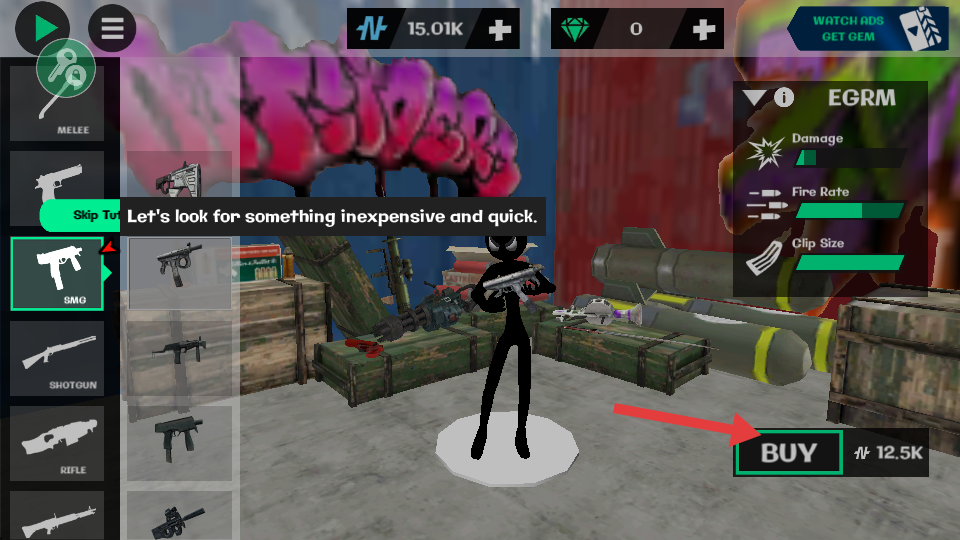
Task: Switch to the Rifle category
Action: (57, 443)
